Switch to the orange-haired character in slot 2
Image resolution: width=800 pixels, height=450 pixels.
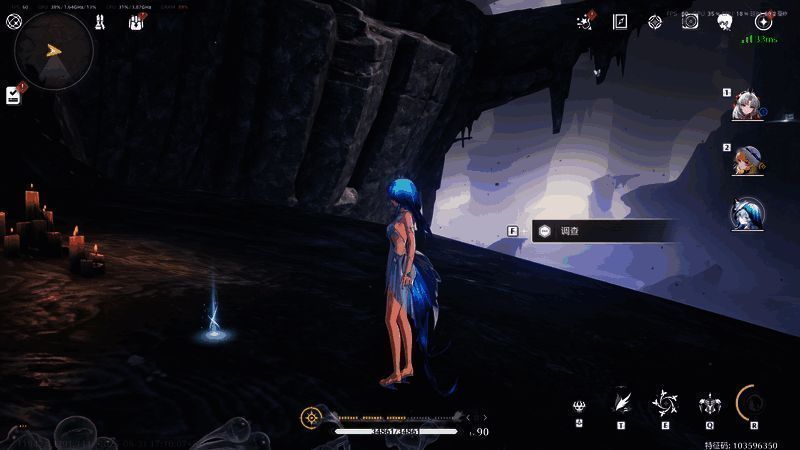(745, 160)
